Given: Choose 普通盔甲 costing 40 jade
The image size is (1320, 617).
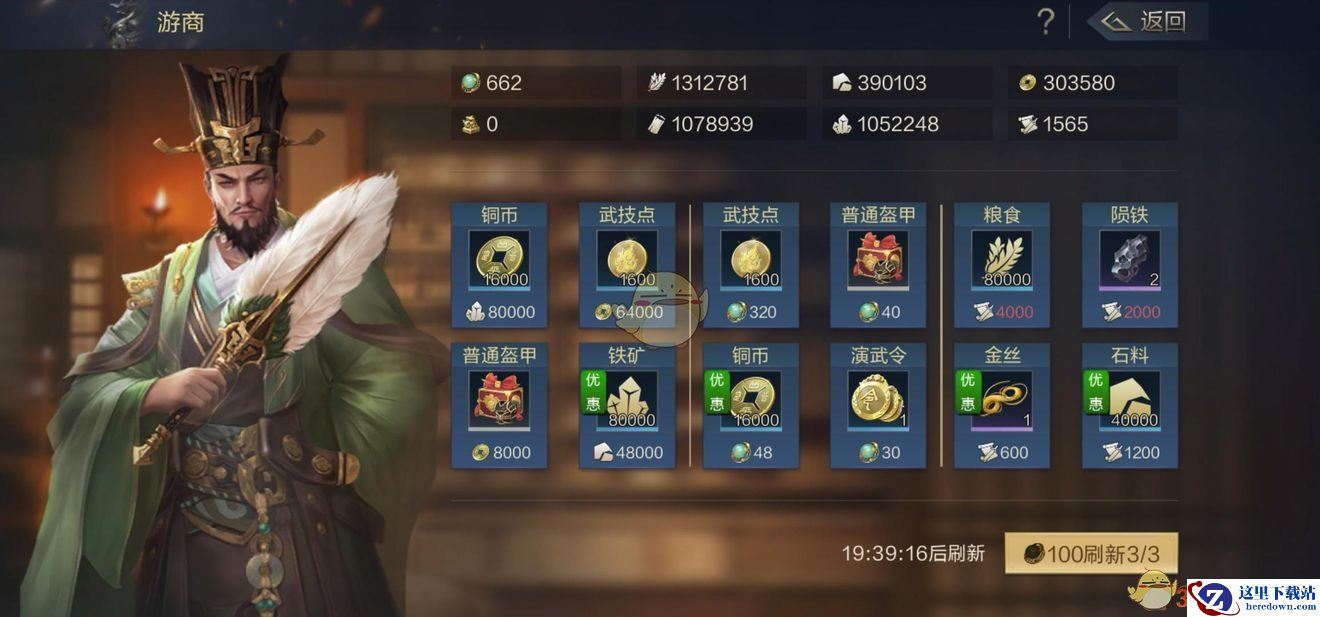Looking at the screenshot, I should coord(878,265).
